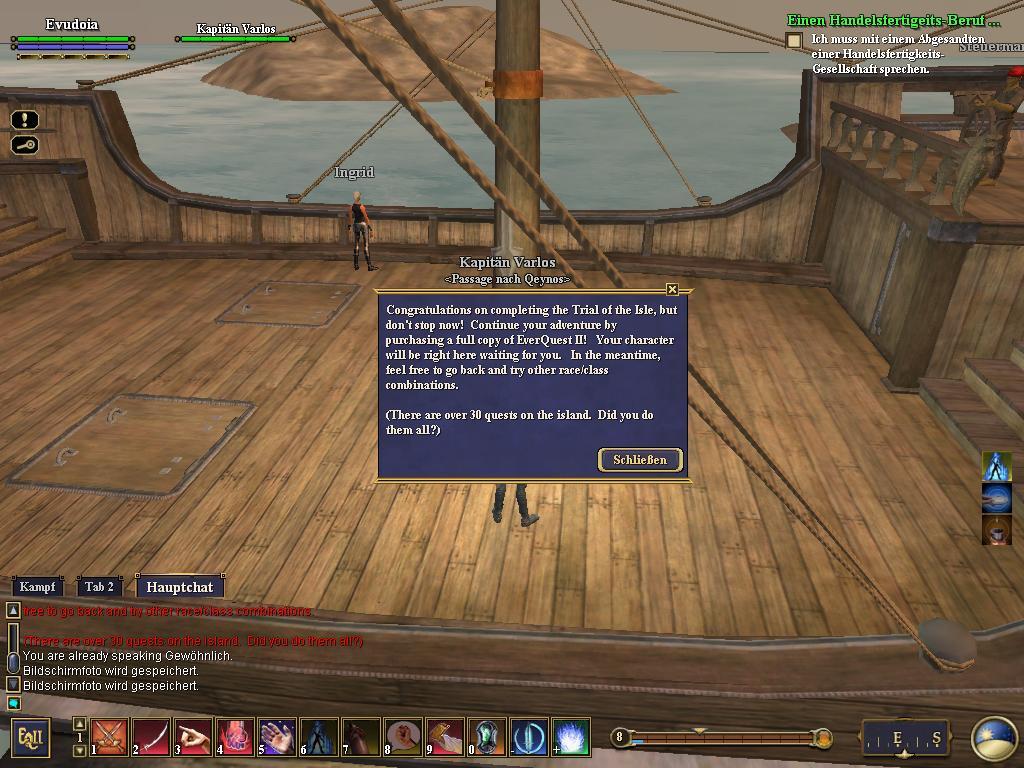1024x768 pixels.
Task: Open the exclamation mark notification icon
Action: tap(25, 120)
